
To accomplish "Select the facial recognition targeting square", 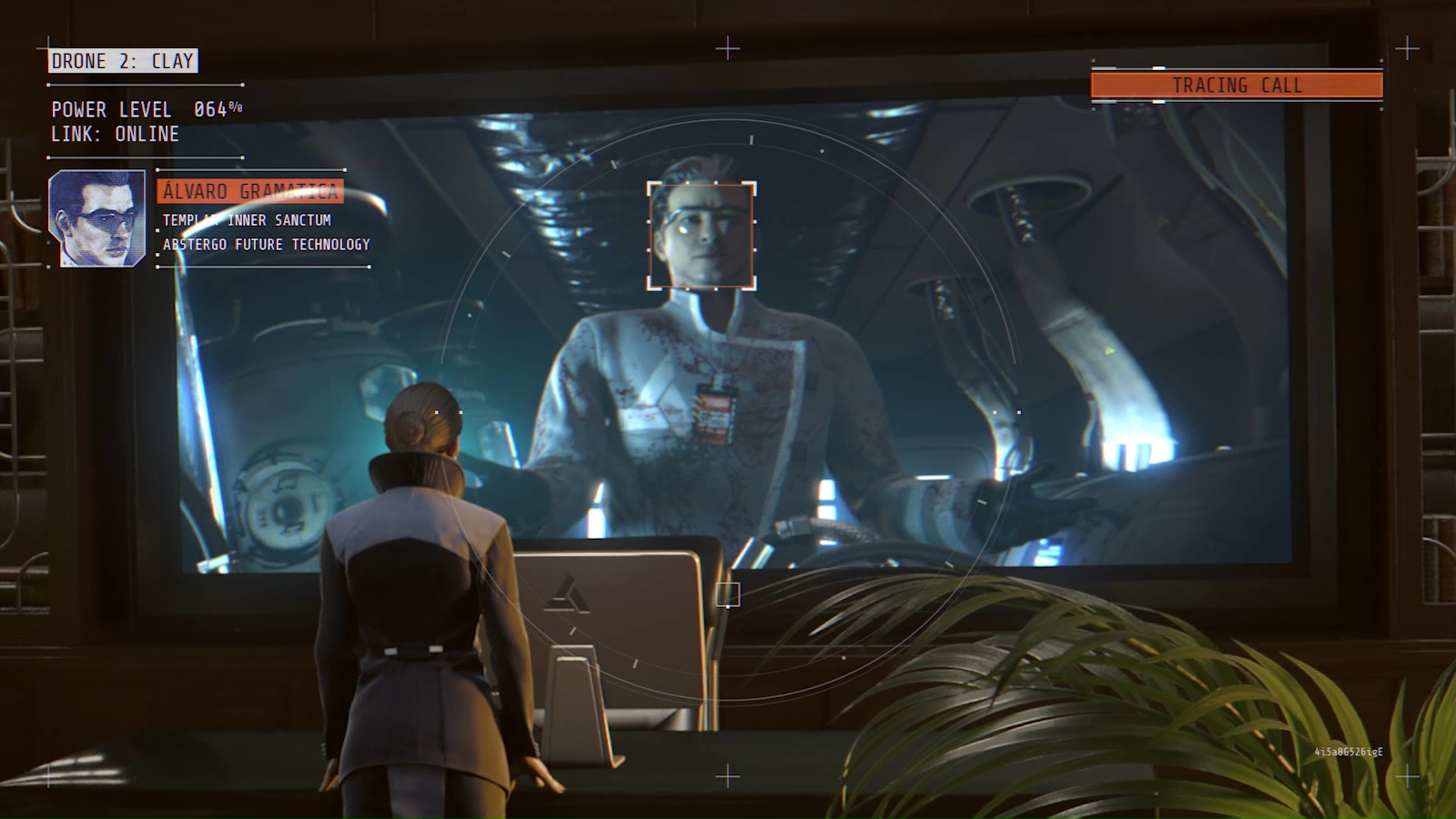I will click(700, 234).
